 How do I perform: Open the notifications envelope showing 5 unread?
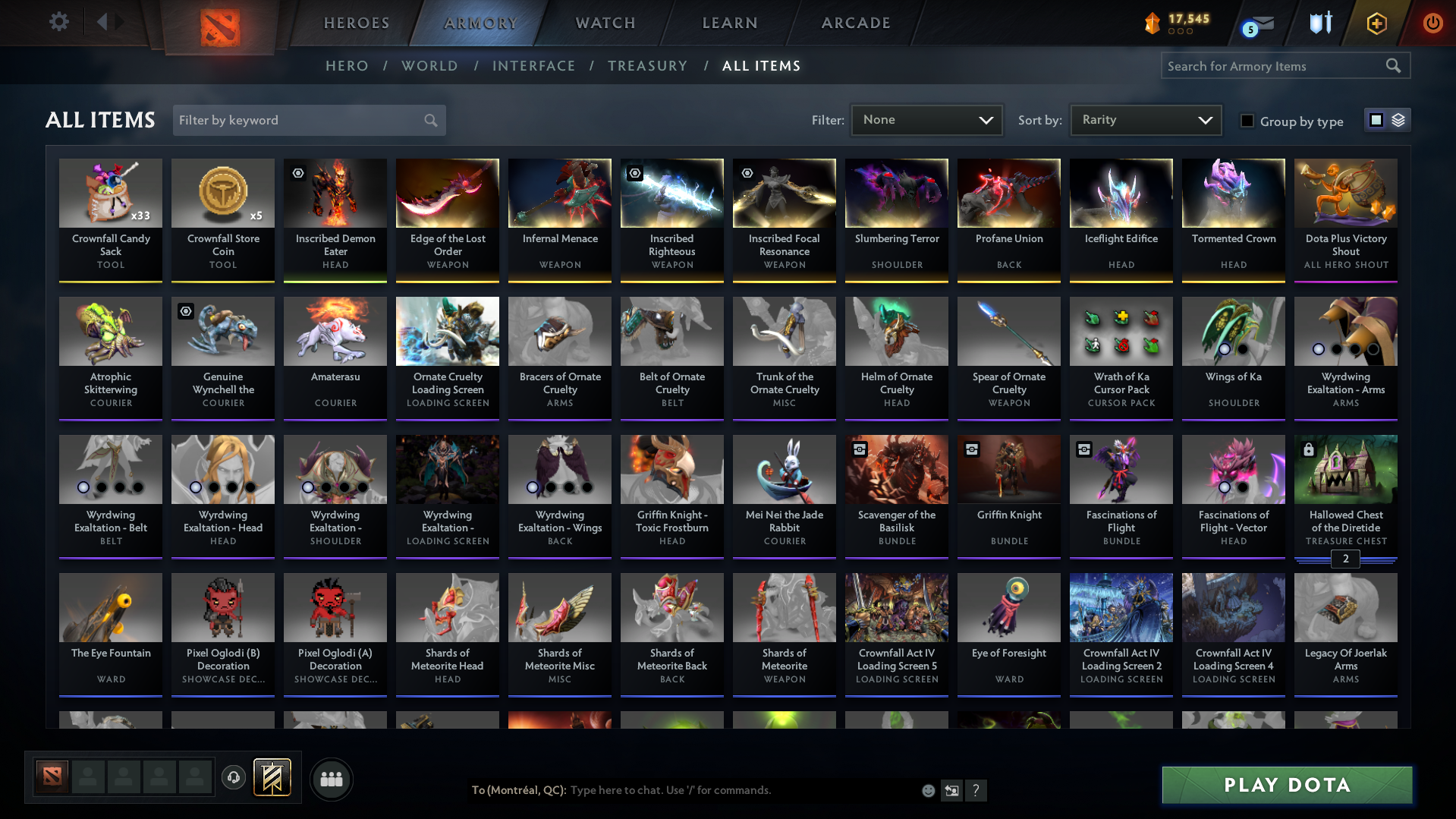(x=1258, y=24)
